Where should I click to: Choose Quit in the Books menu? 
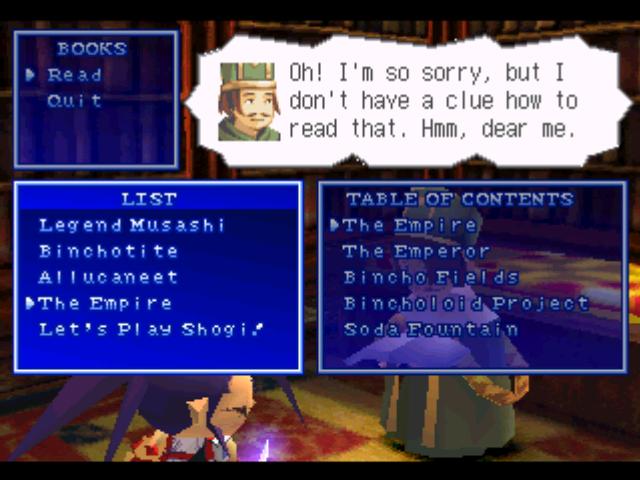(x=74, y=101)
